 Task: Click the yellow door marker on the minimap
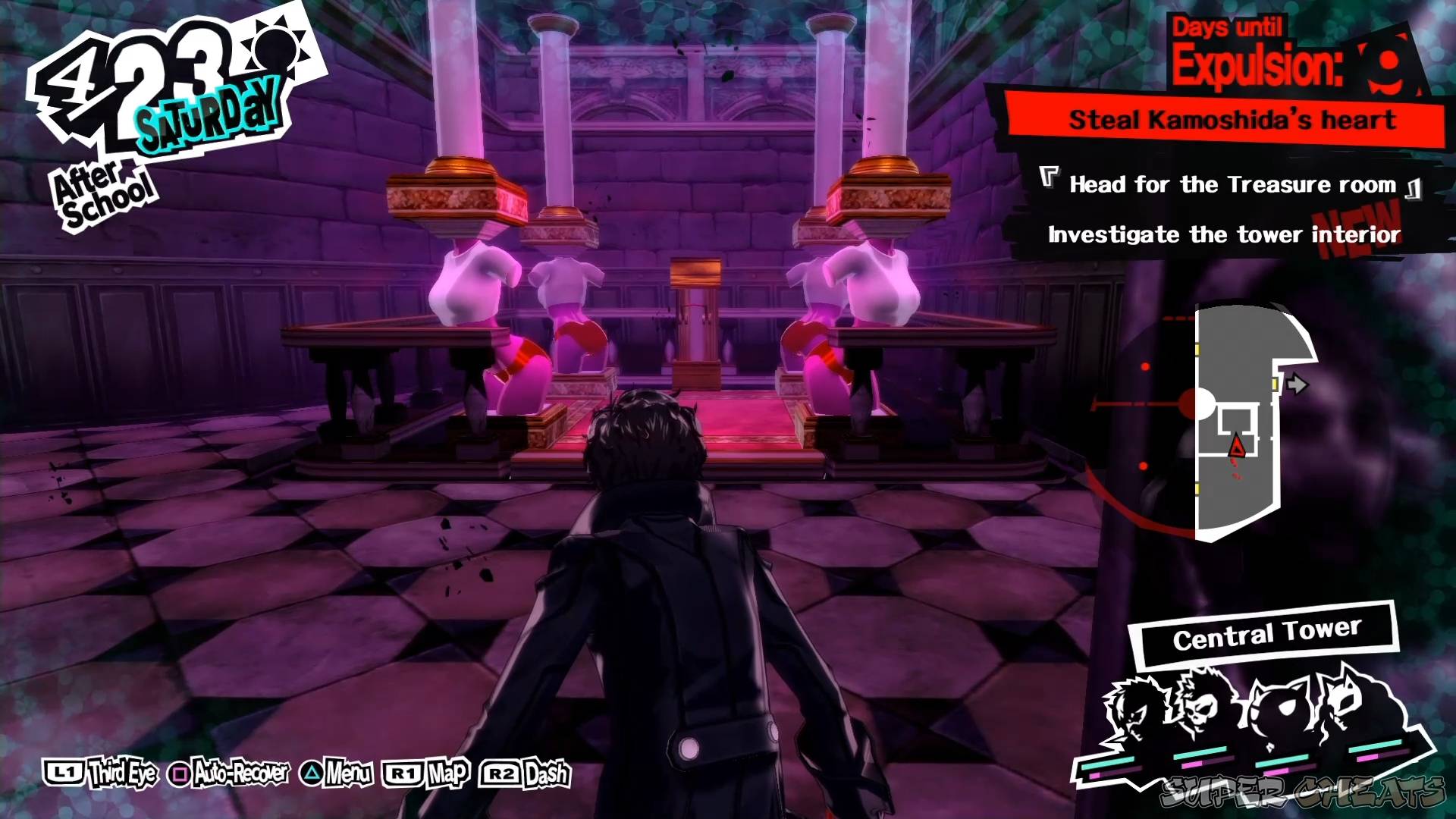tap(1274, 384)
